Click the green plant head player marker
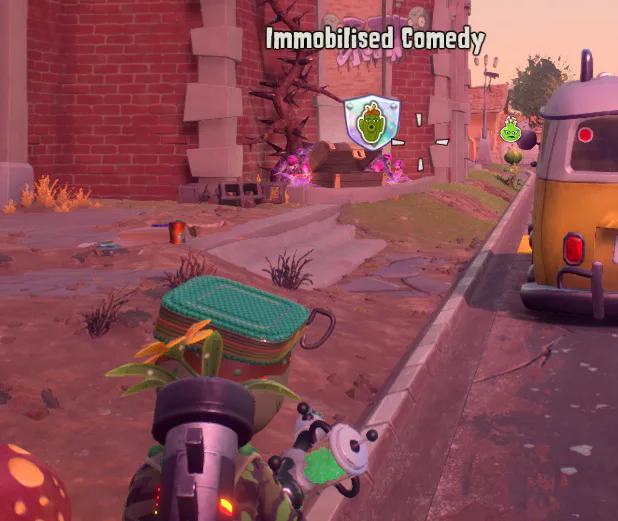This screenshot has width=618, height=521. click(511, 129)
